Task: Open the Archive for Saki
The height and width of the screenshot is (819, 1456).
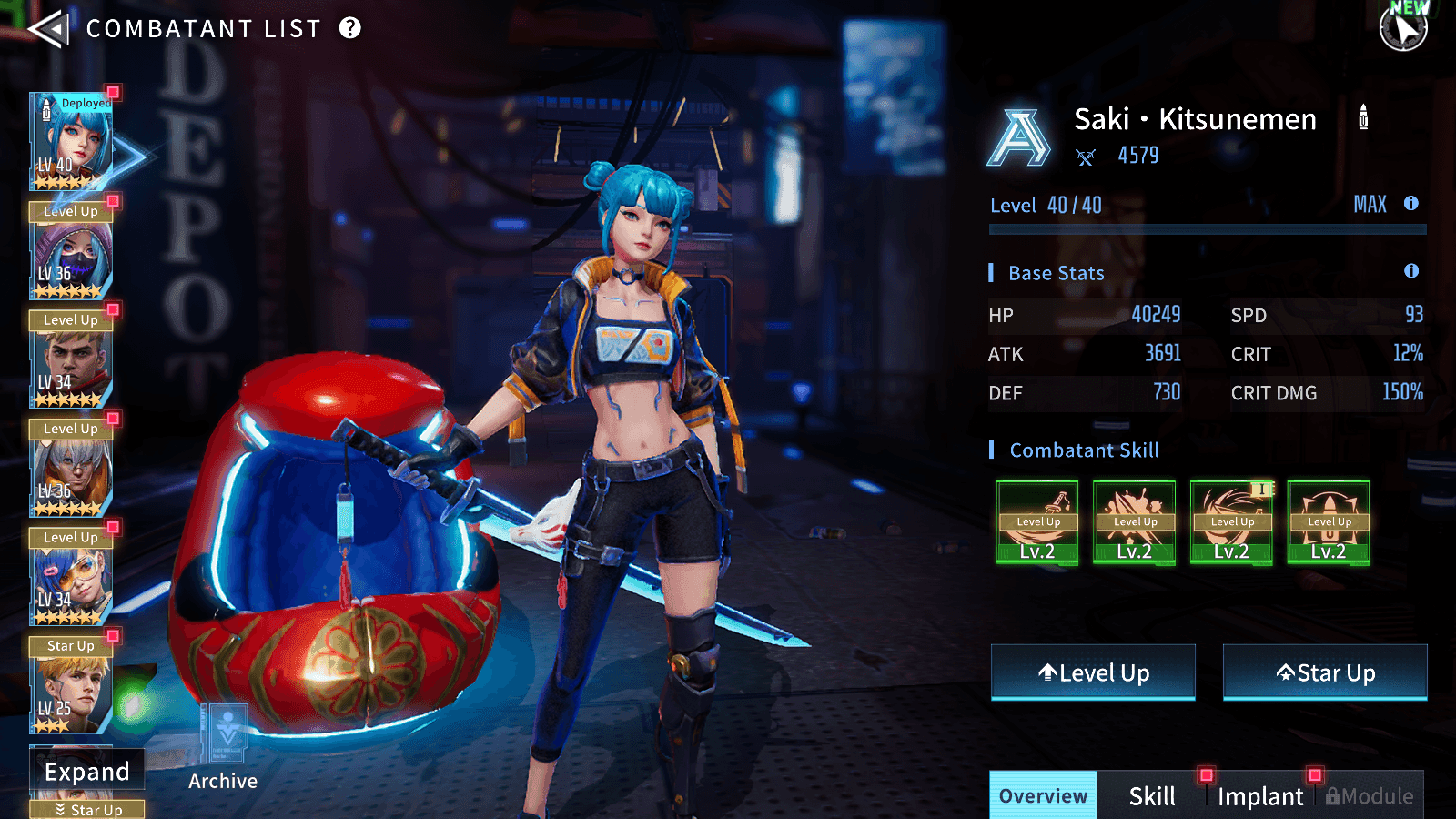Action: click(223, 746)
